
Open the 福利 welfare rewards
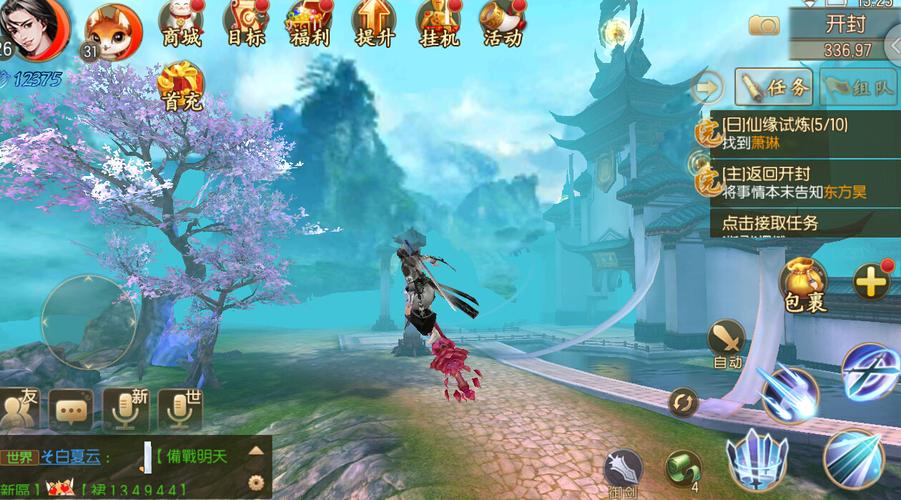(308, 24)
